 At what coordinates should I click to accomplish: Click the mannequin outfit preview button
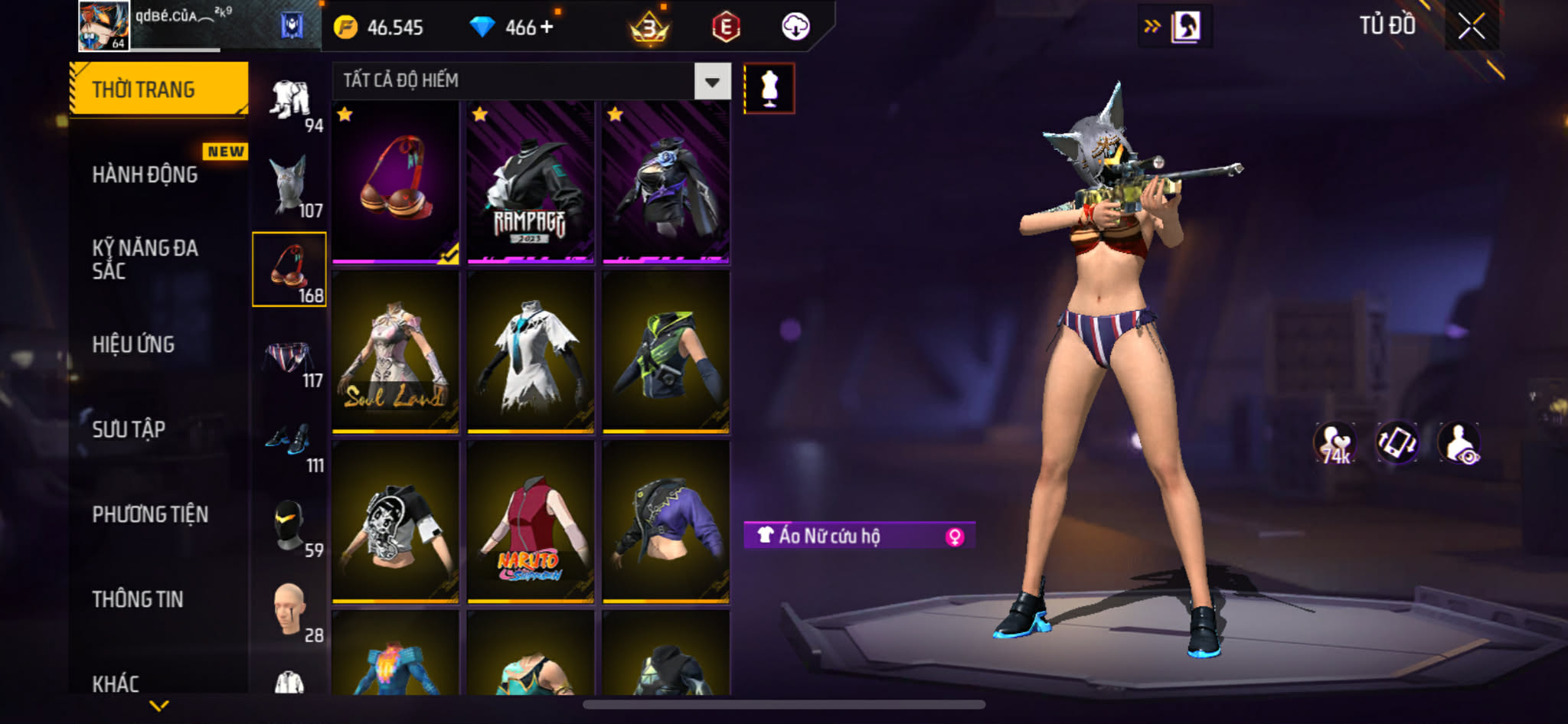pyautogui.click(x=769, y=88)
